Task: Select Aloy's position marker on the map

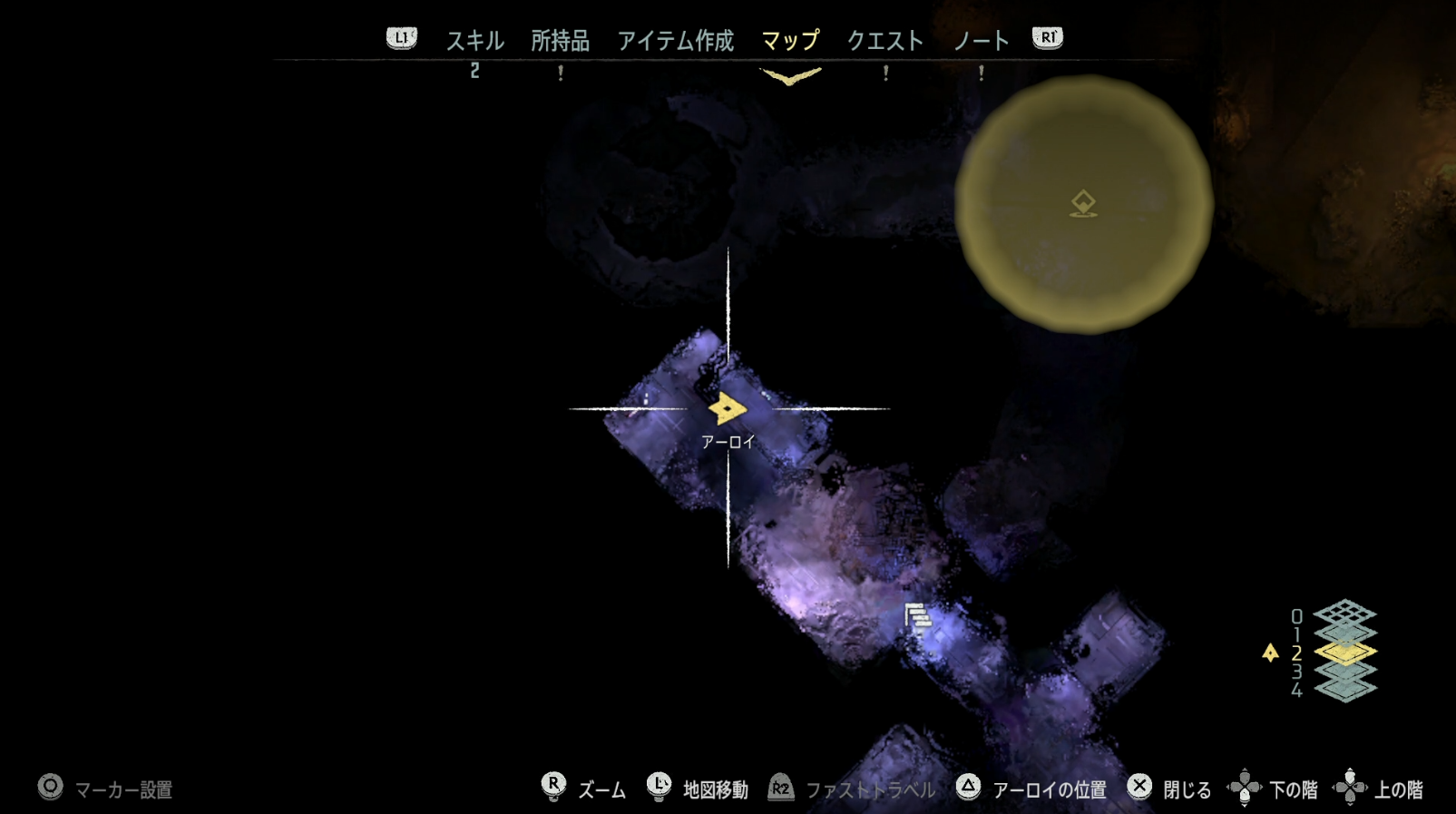Action: click(727, 409)
